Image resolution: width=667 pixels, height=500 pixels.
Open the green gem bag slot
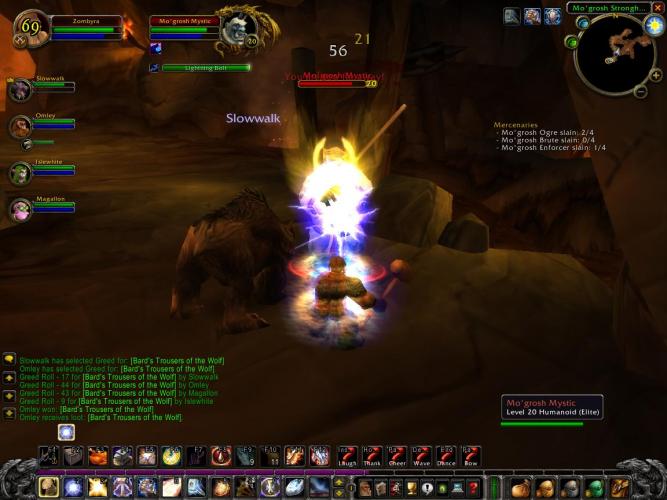[593, 488]
